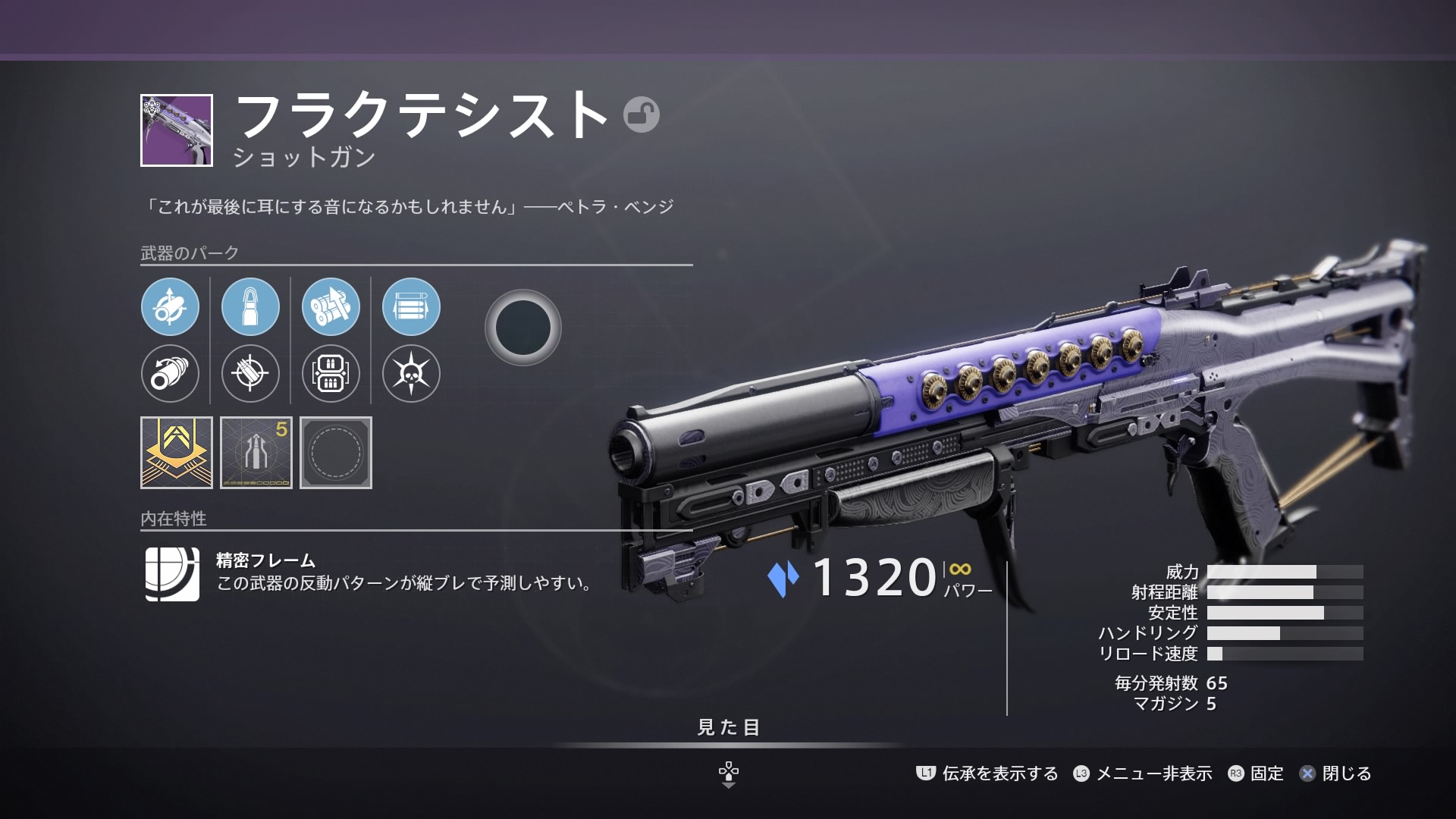Pick the stacked bullets magazine trait perk
The image size is (1456, 819).
tap(411, 307)
